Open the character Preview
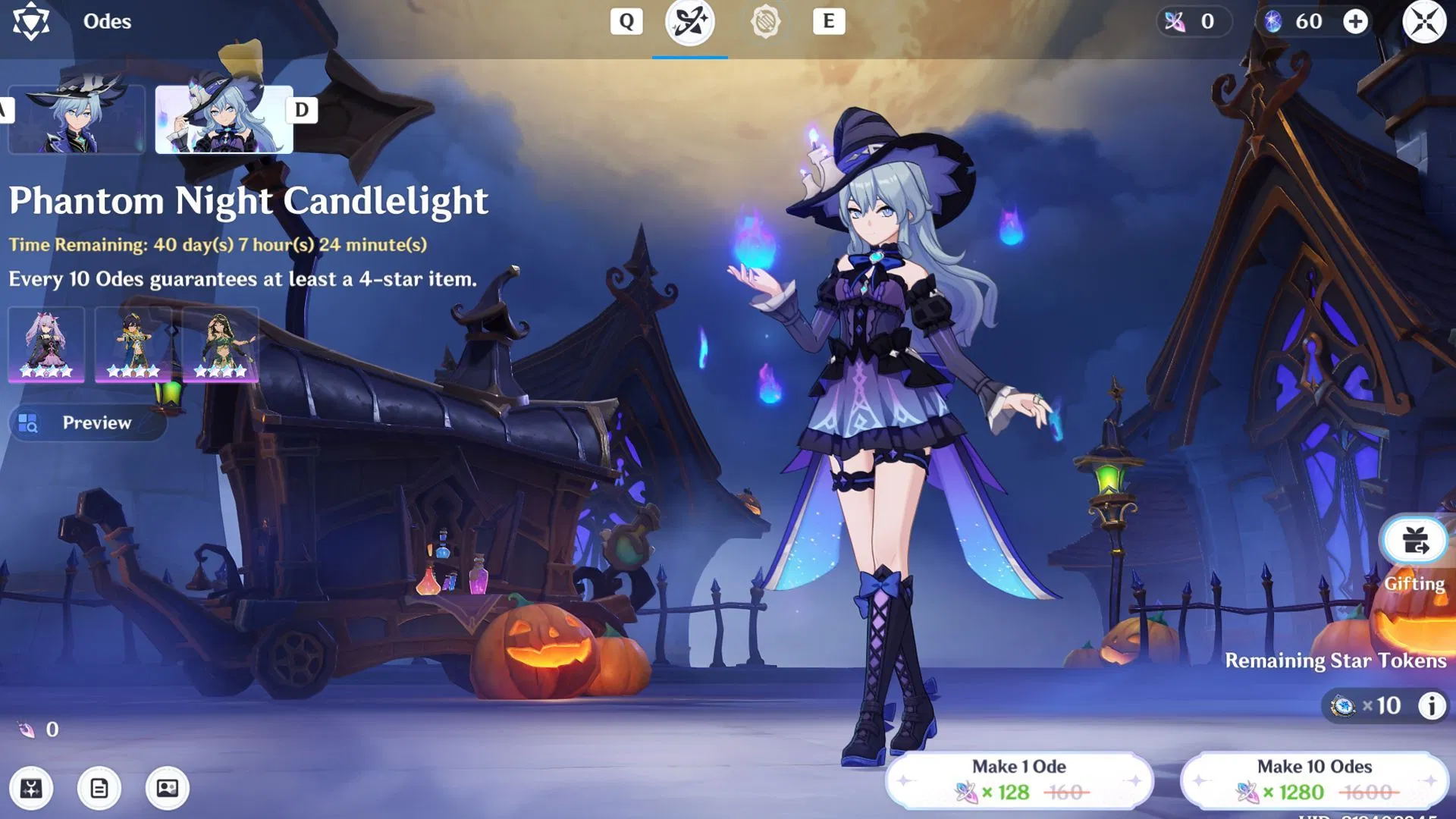This screenshot has width=1456, height=819. tap(86, 422)
